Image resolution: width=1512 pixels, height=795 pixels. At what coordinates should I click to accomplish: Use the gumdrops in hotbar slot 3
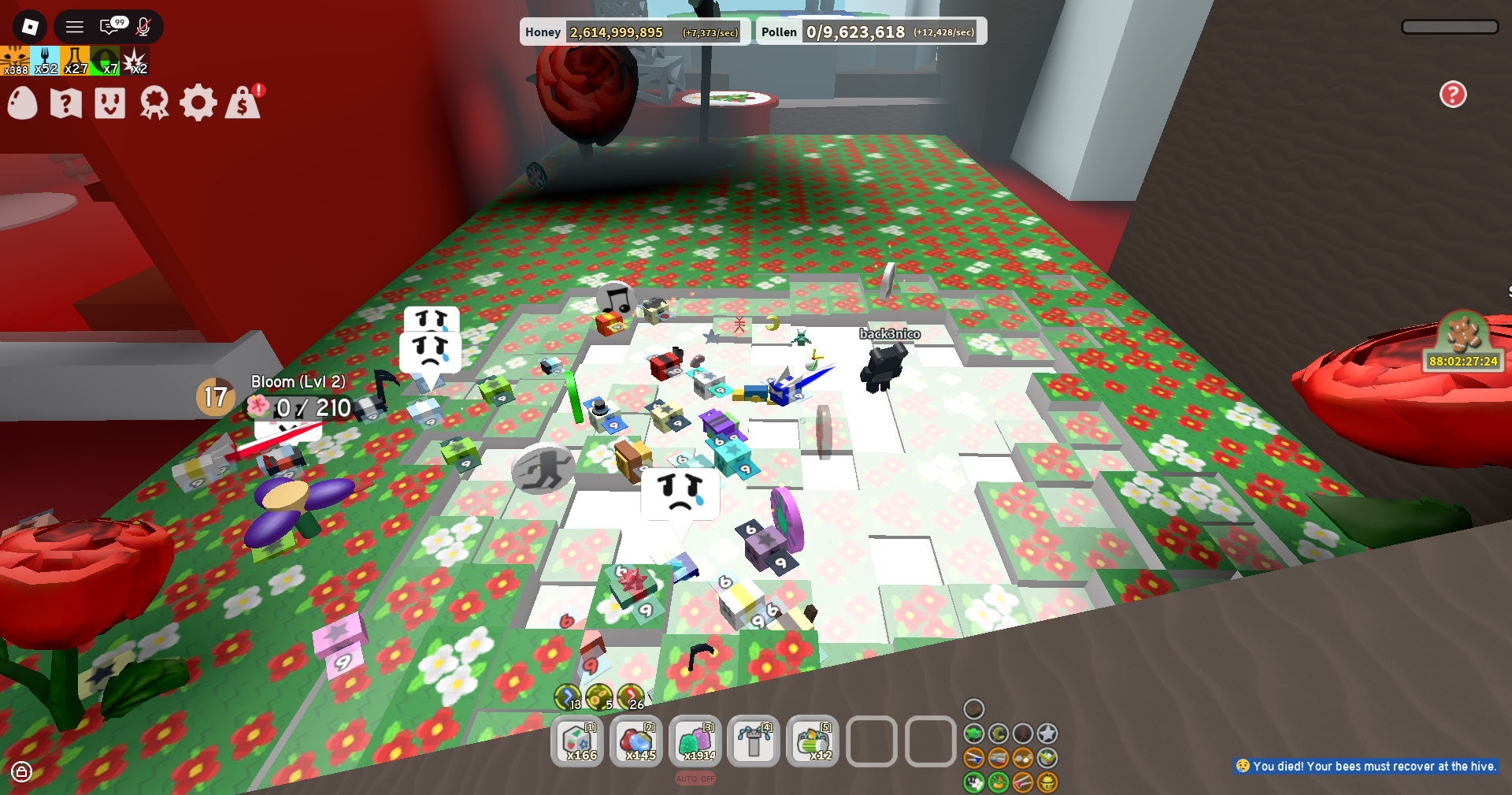(x=695, y=741)
